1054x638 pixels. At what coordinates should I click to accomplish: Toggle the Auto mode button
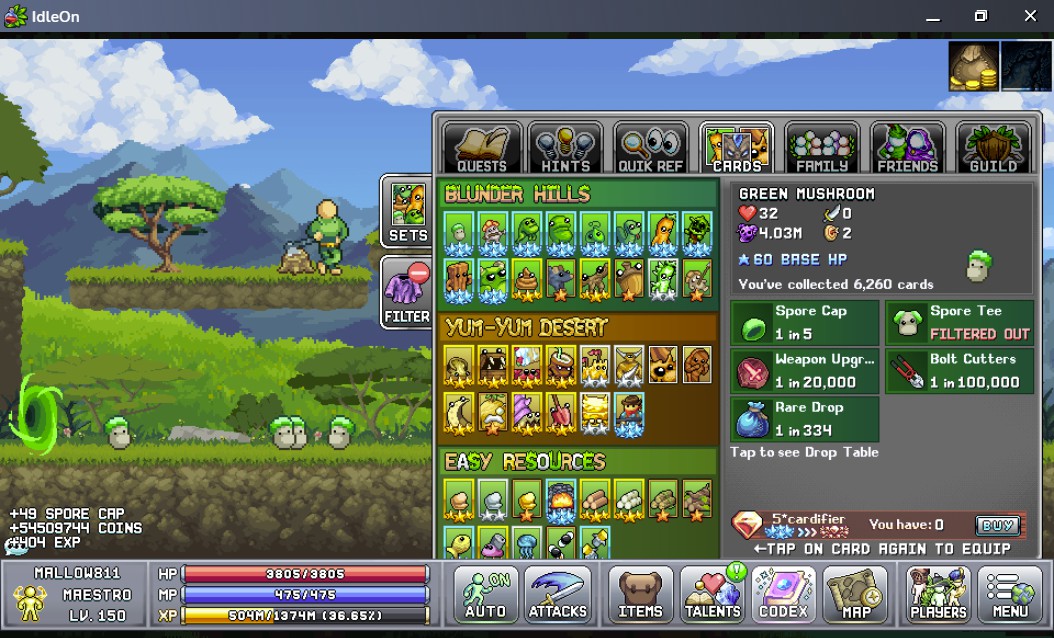[x=486, y=594]
